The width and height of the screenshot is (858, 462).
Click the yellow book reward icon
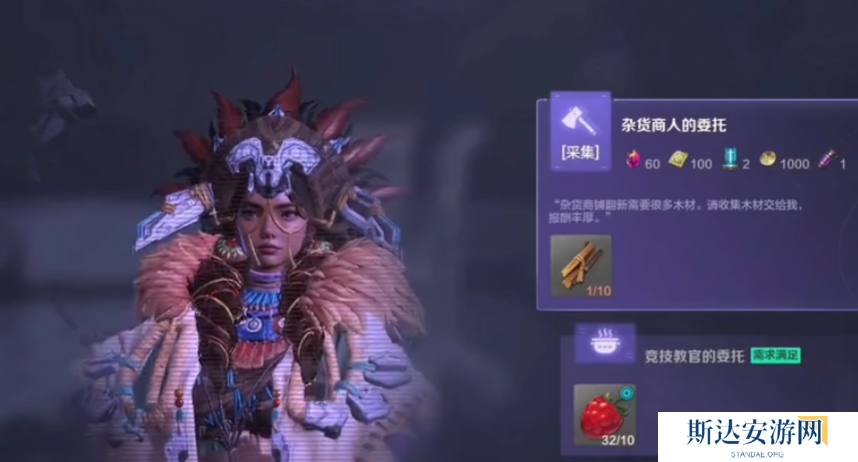677,162
